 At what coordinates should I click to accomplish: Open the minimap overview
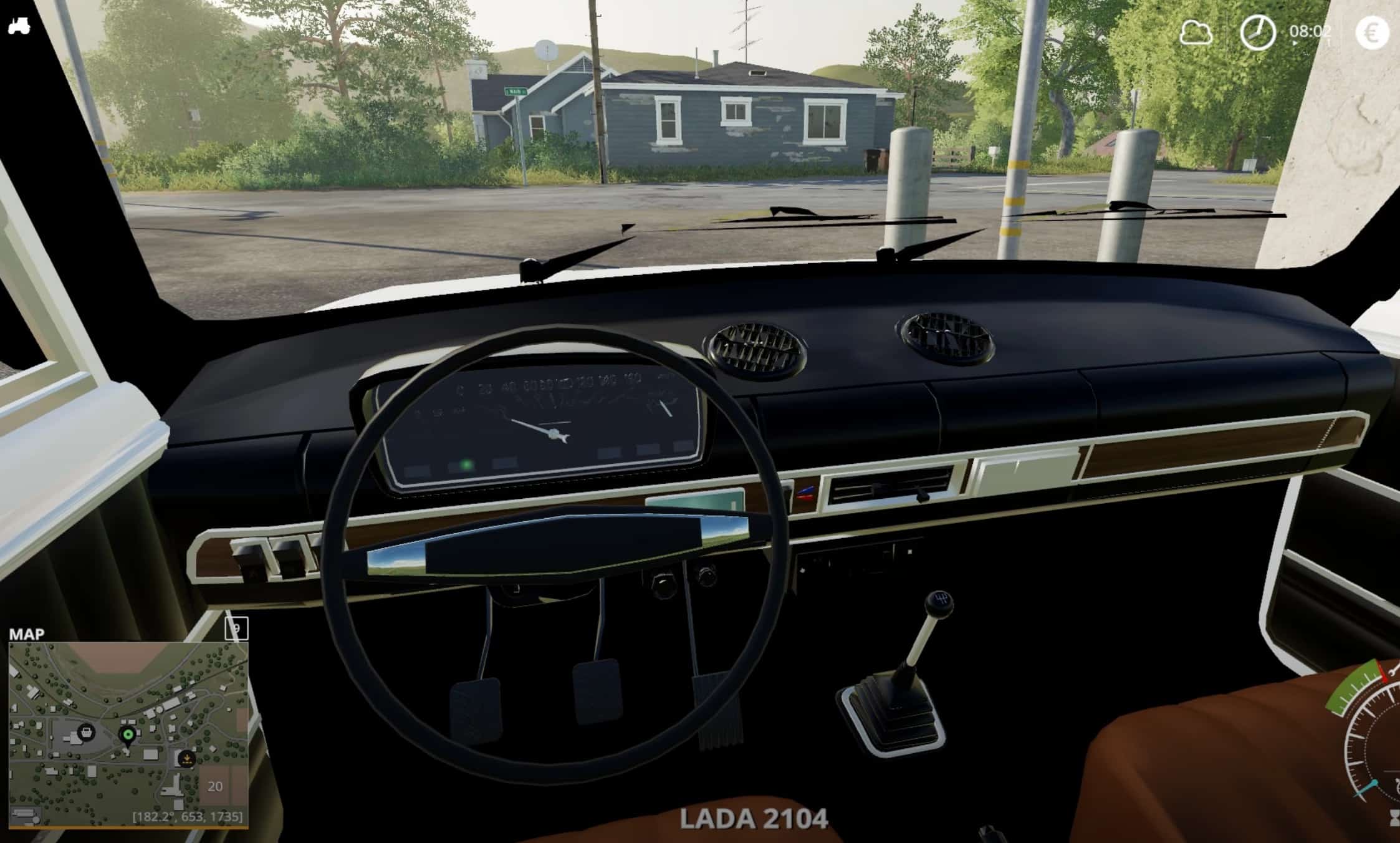tap(128, 734)
